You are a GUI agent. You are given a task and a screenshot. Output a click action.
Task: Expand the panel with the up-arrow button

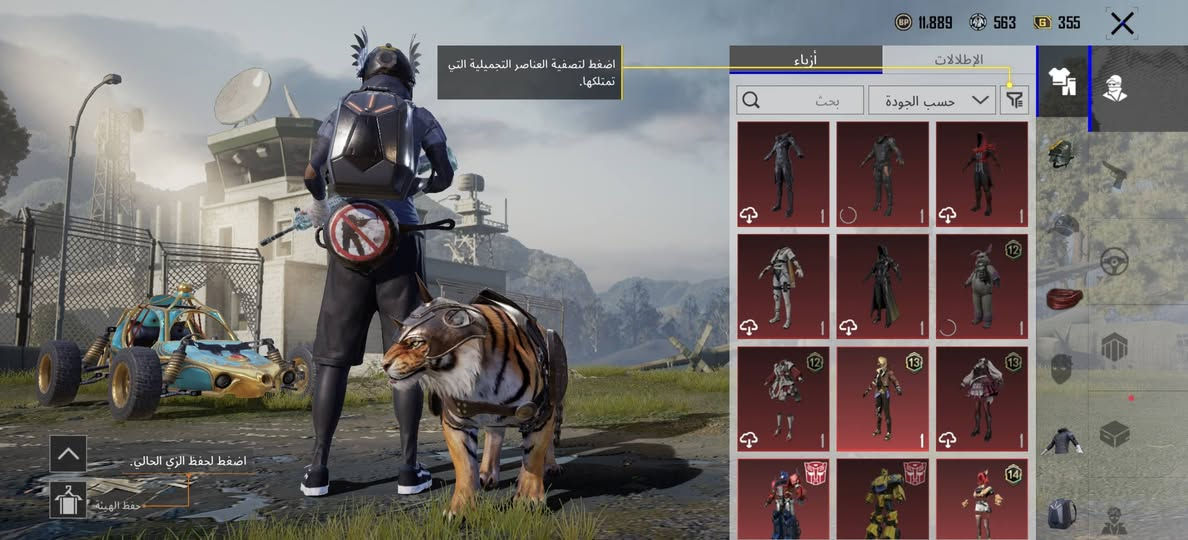pyautogui.click(x=68, y=453)
